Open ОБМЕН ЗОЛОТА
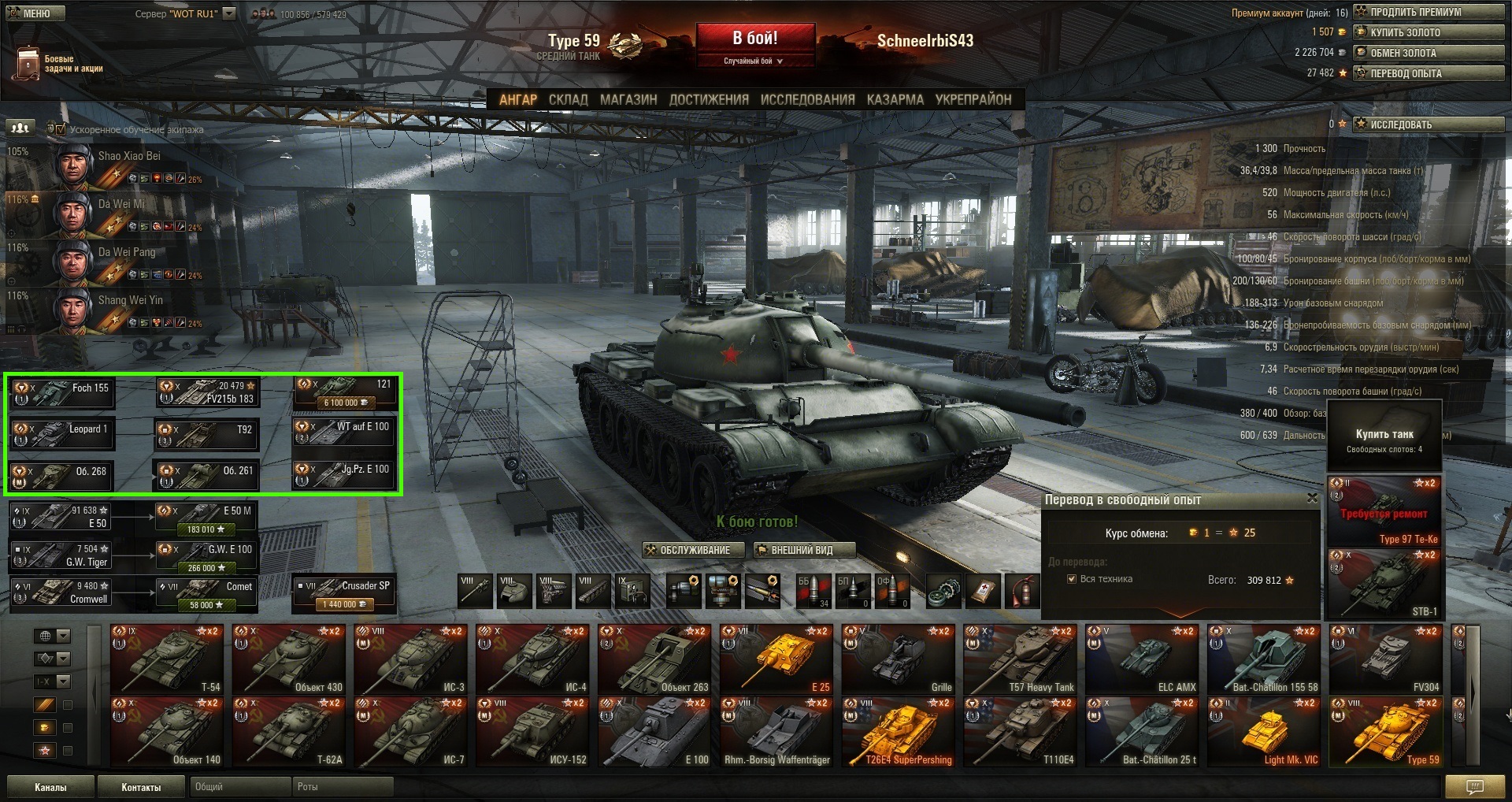1512x802 pixels. click(1429, 53)
